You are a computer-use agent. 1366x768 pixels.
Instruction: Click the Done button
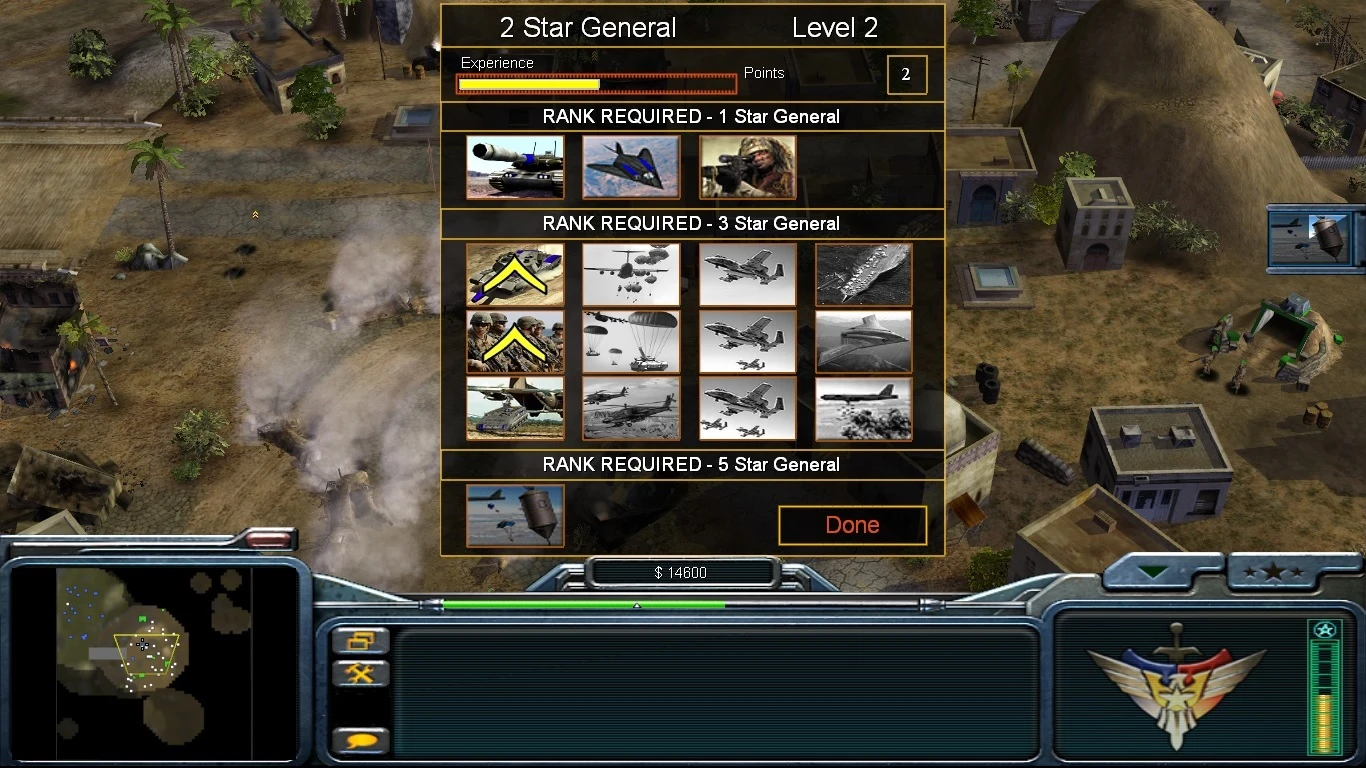pos(852,524)
